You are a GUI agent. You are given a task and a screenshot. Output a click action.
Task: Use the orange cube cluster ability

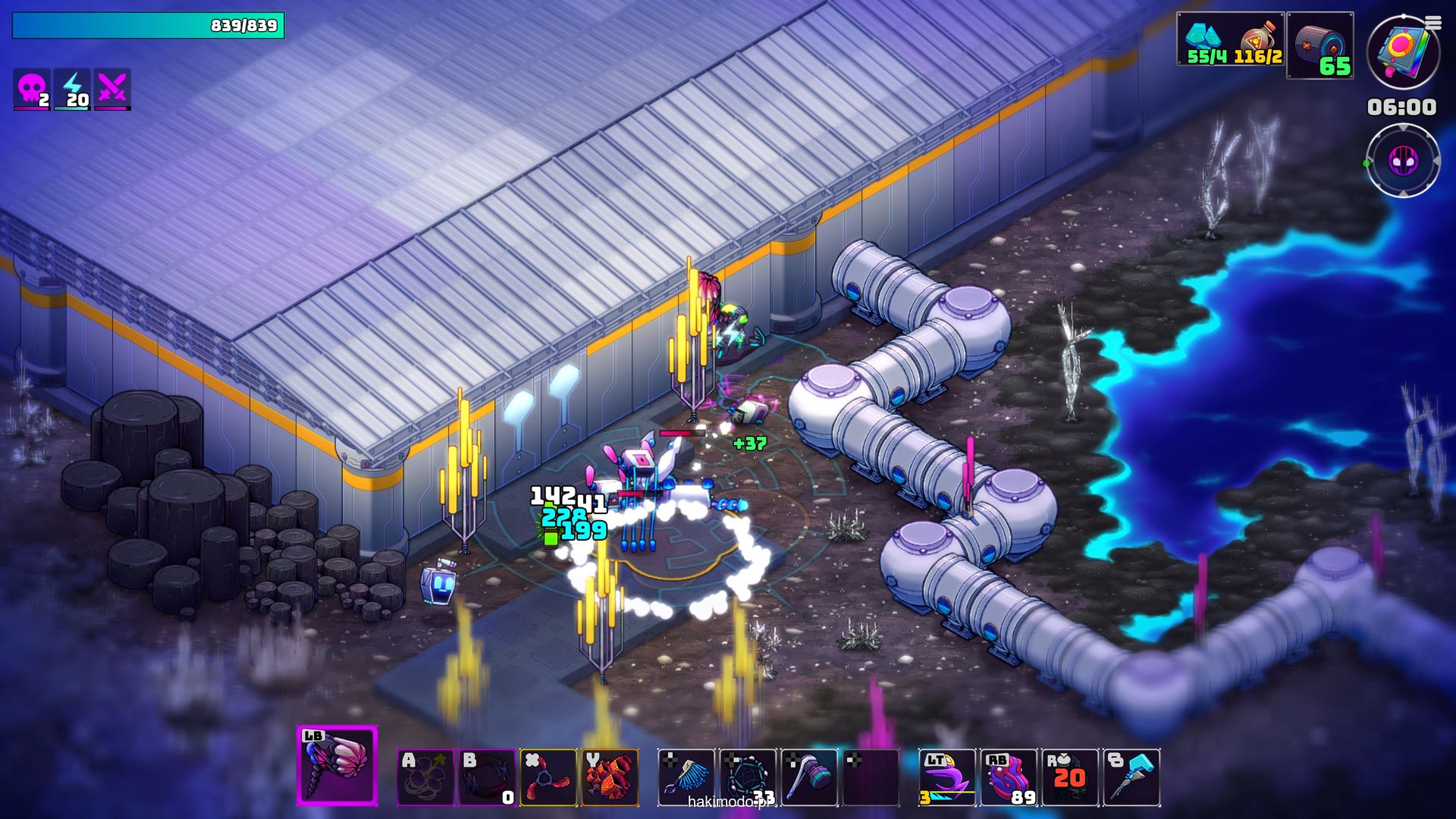click(x=610, y=777)
